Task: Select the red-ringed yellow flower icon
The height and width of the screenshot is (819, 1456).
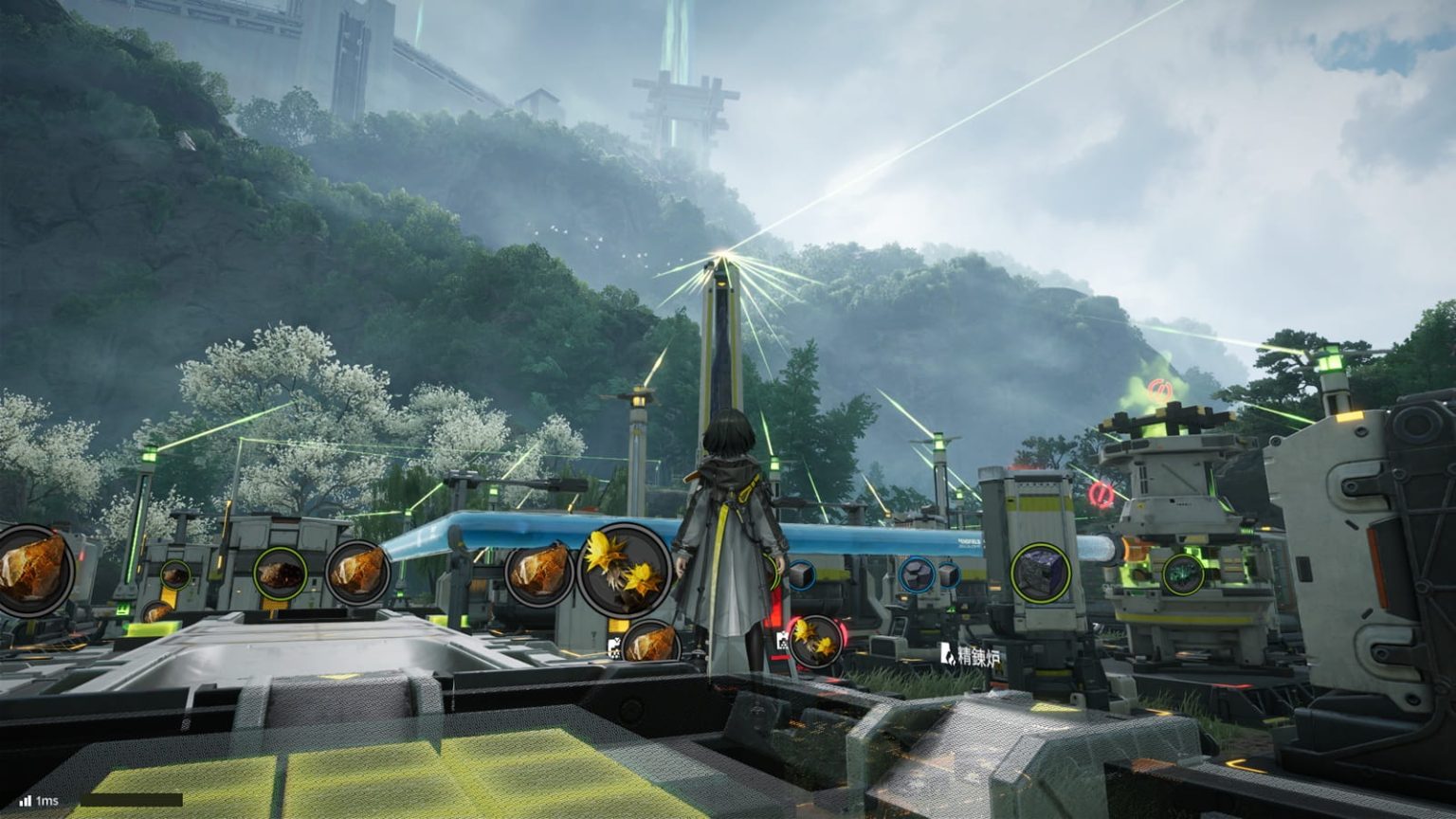Action: [x=814, y=642]
